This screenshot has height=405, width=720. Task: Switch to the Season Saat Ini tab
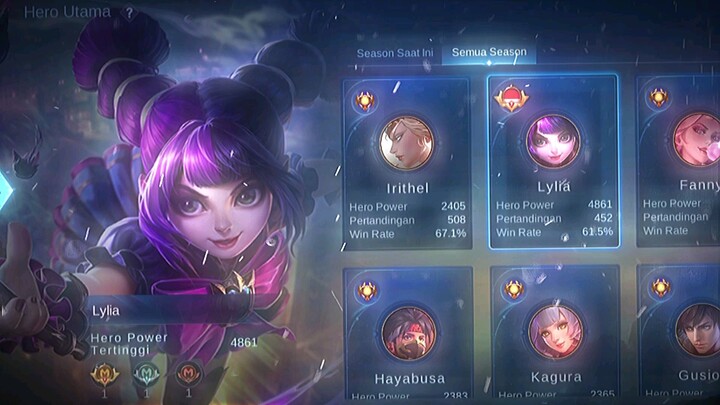(x=397, y=53)
